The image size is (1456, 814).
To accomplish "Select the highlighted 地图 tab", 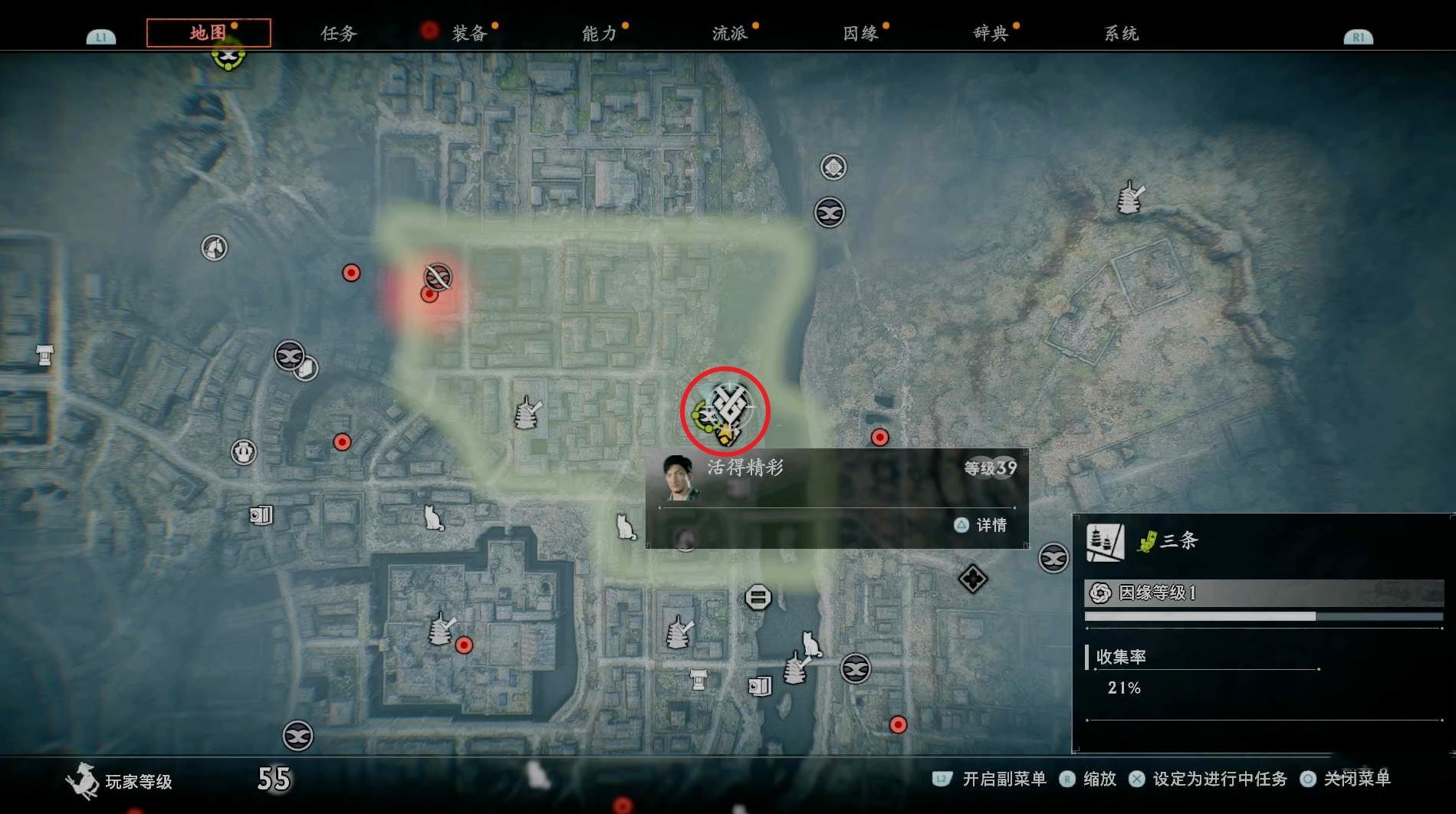I will (209, 33).
